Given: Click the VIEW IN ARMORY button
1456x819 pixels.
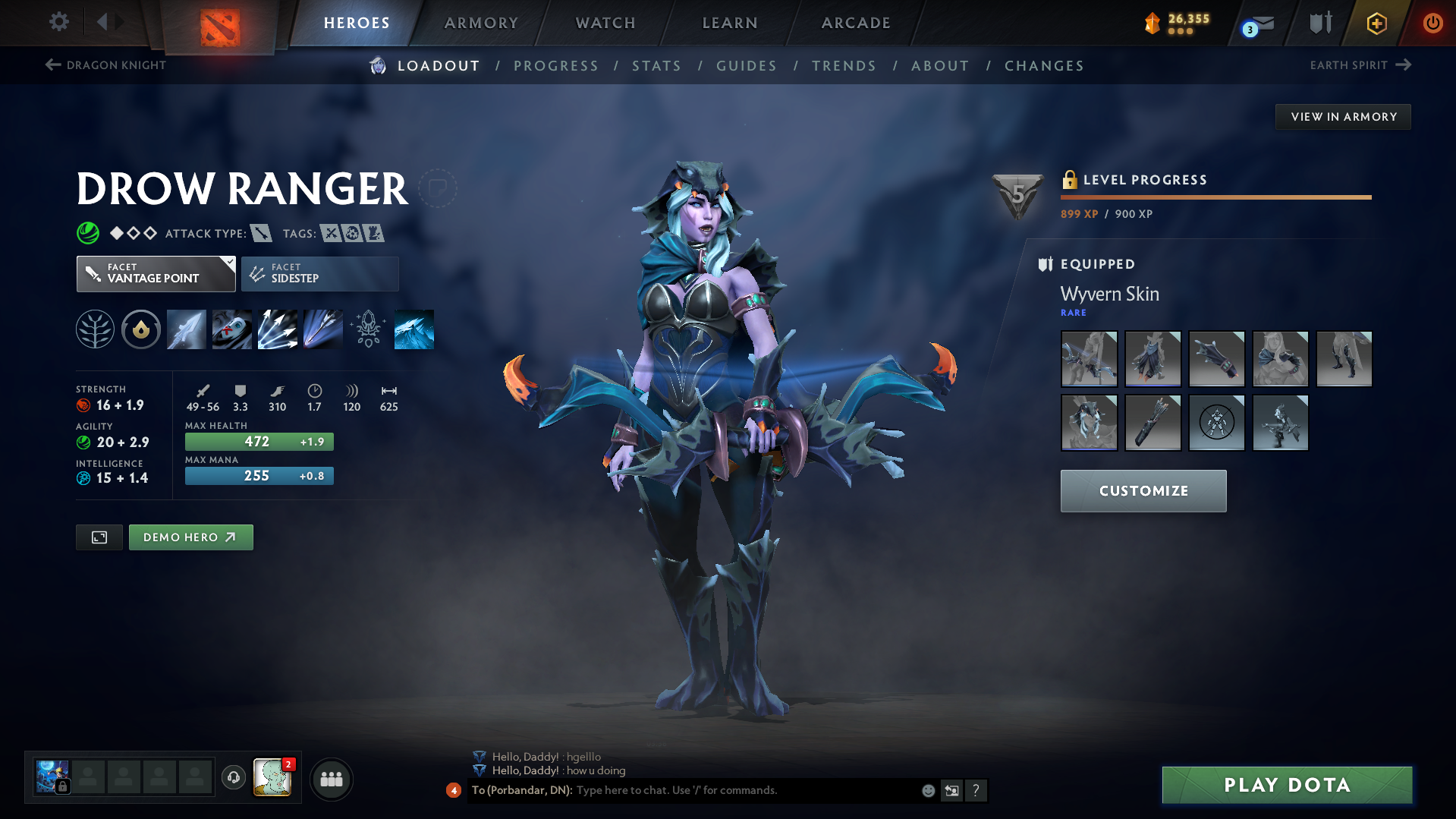Looking at the screenshot, I should pyautogui.click(x=1343, y=116).
